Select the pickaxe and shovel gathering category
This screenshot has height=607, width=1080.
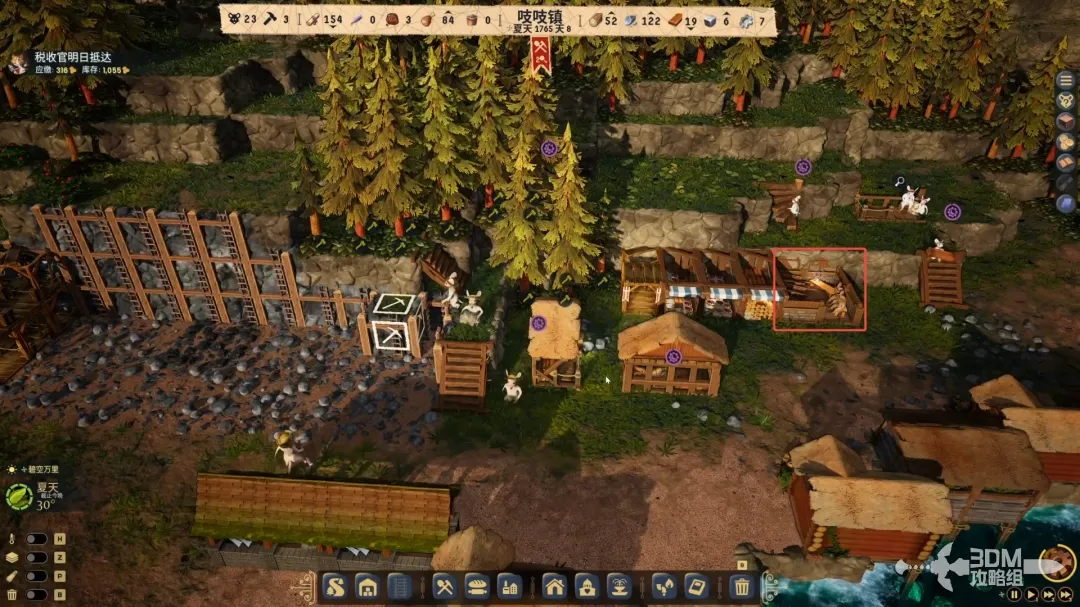pos(446,587)
